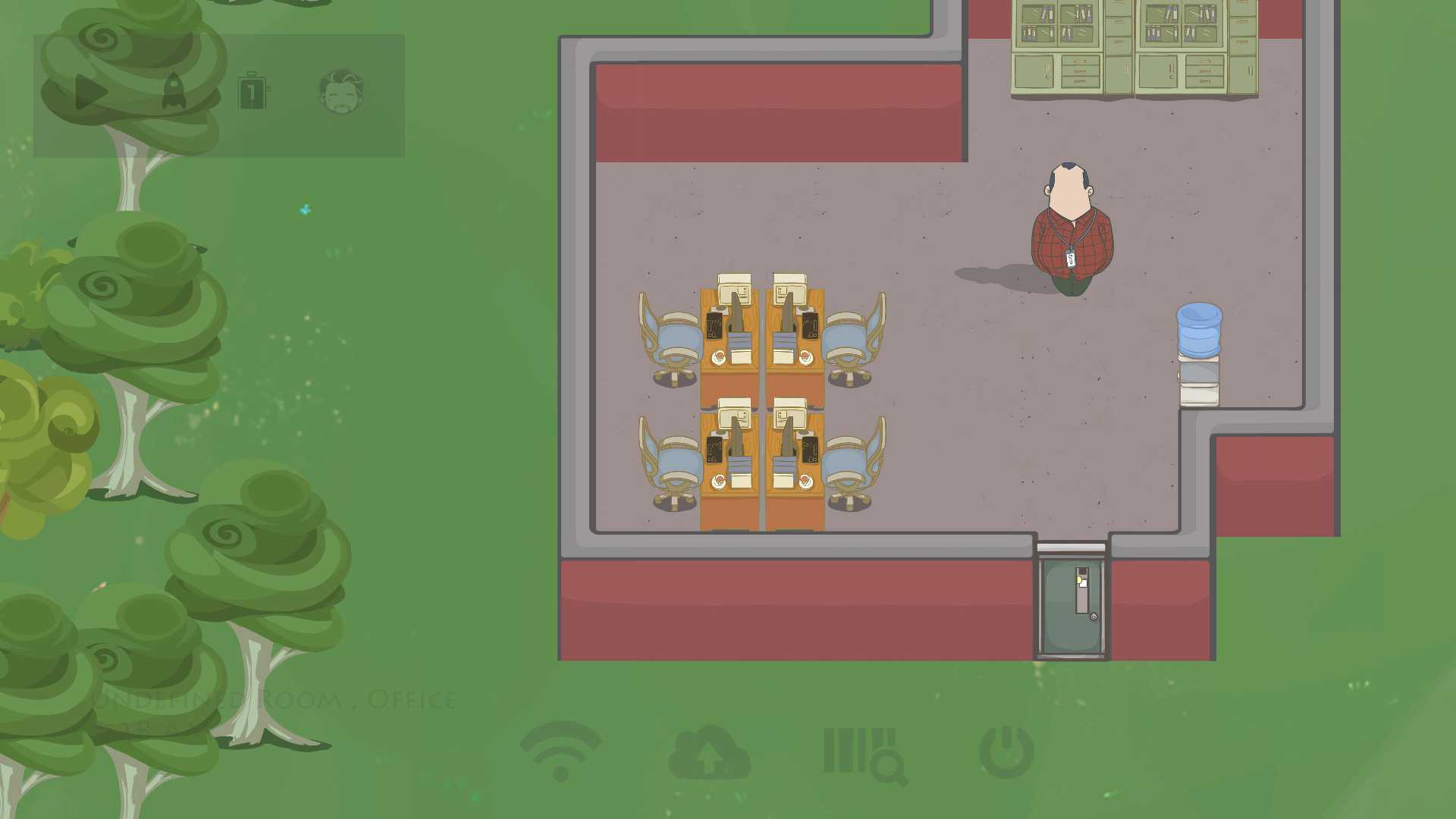The image size is (1456, 819).
Task: Click the barcode search icon
Action: (x=864, y=751)
